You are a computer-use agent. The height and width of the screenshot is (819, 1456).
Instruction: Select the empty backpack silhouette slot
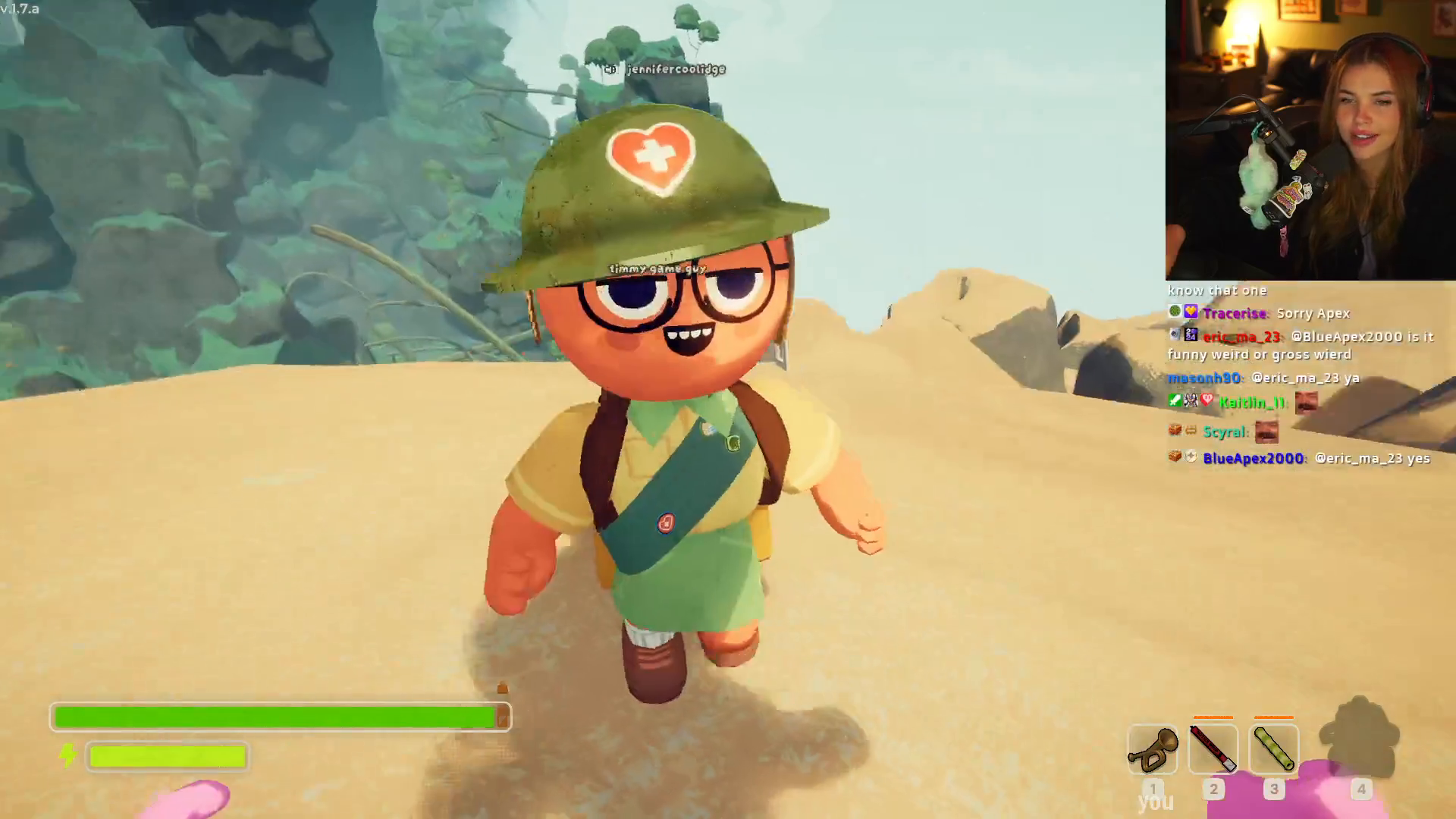[1360, 739]
